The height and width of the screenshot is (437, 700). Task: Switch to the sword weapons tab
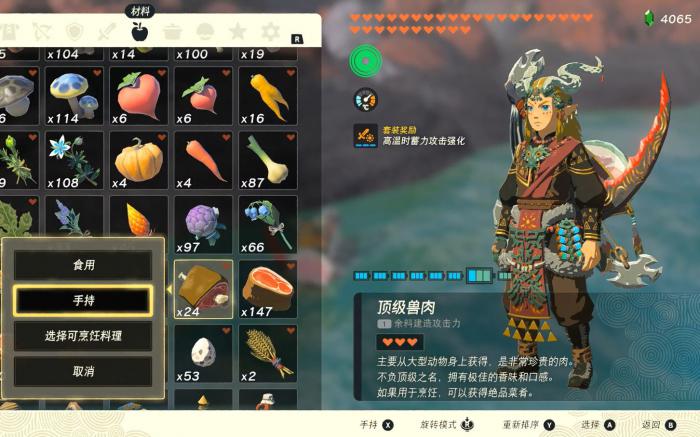point(106,32)
